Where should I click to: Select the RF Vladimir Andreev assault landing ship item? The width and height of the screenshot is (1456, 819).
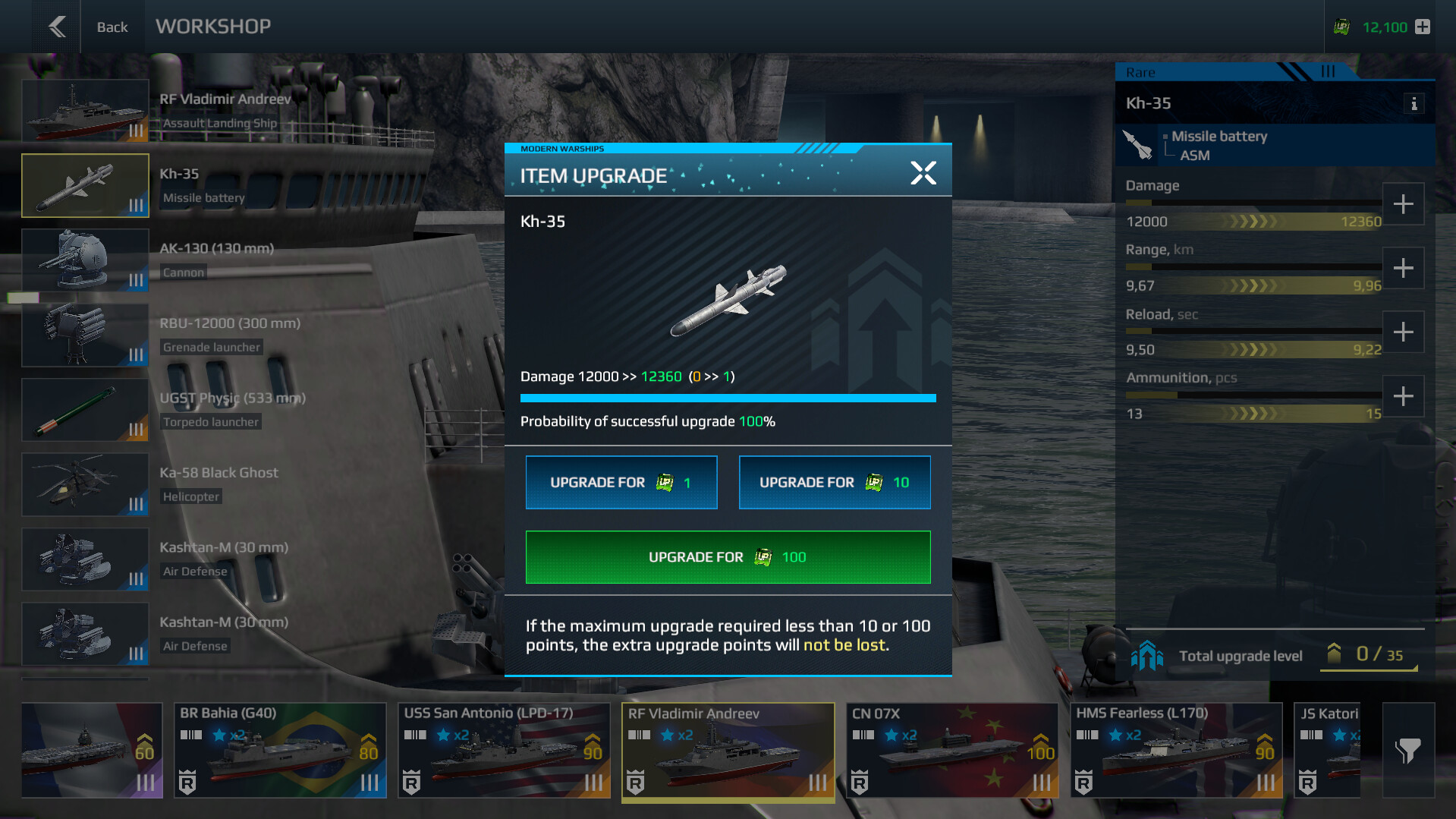85,111
